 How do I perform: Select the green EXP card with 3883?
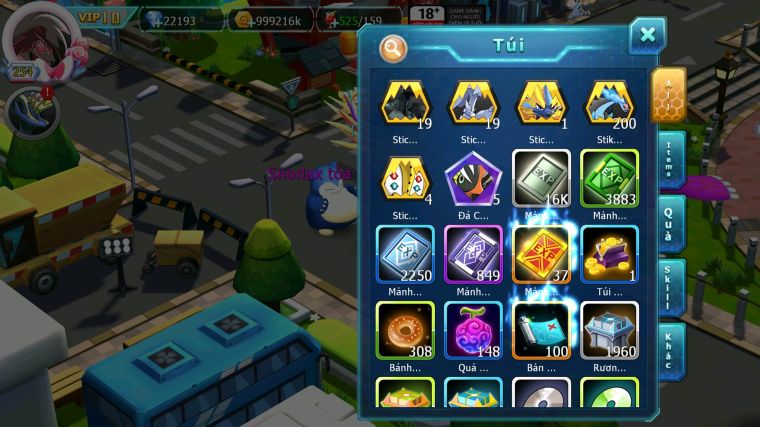point(609,178)
